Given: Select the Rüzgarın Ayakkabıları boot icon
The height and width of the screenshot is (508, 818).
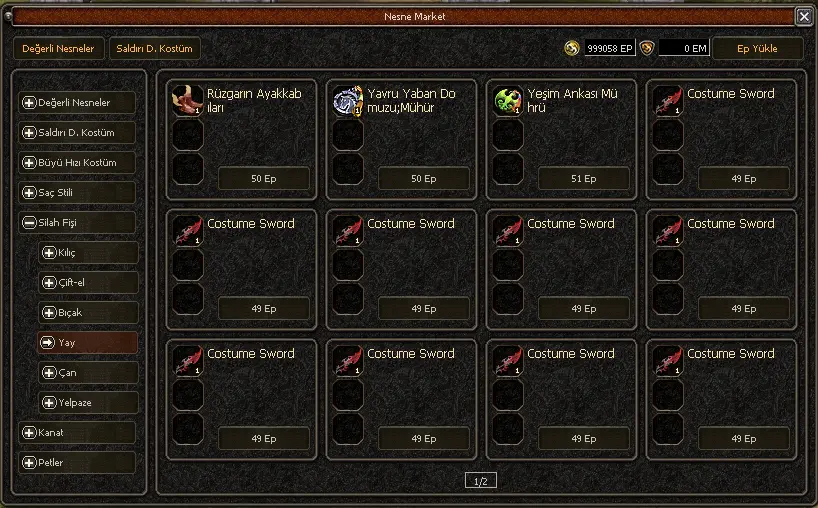Looking at the screenshot, I should click(187, 101).
